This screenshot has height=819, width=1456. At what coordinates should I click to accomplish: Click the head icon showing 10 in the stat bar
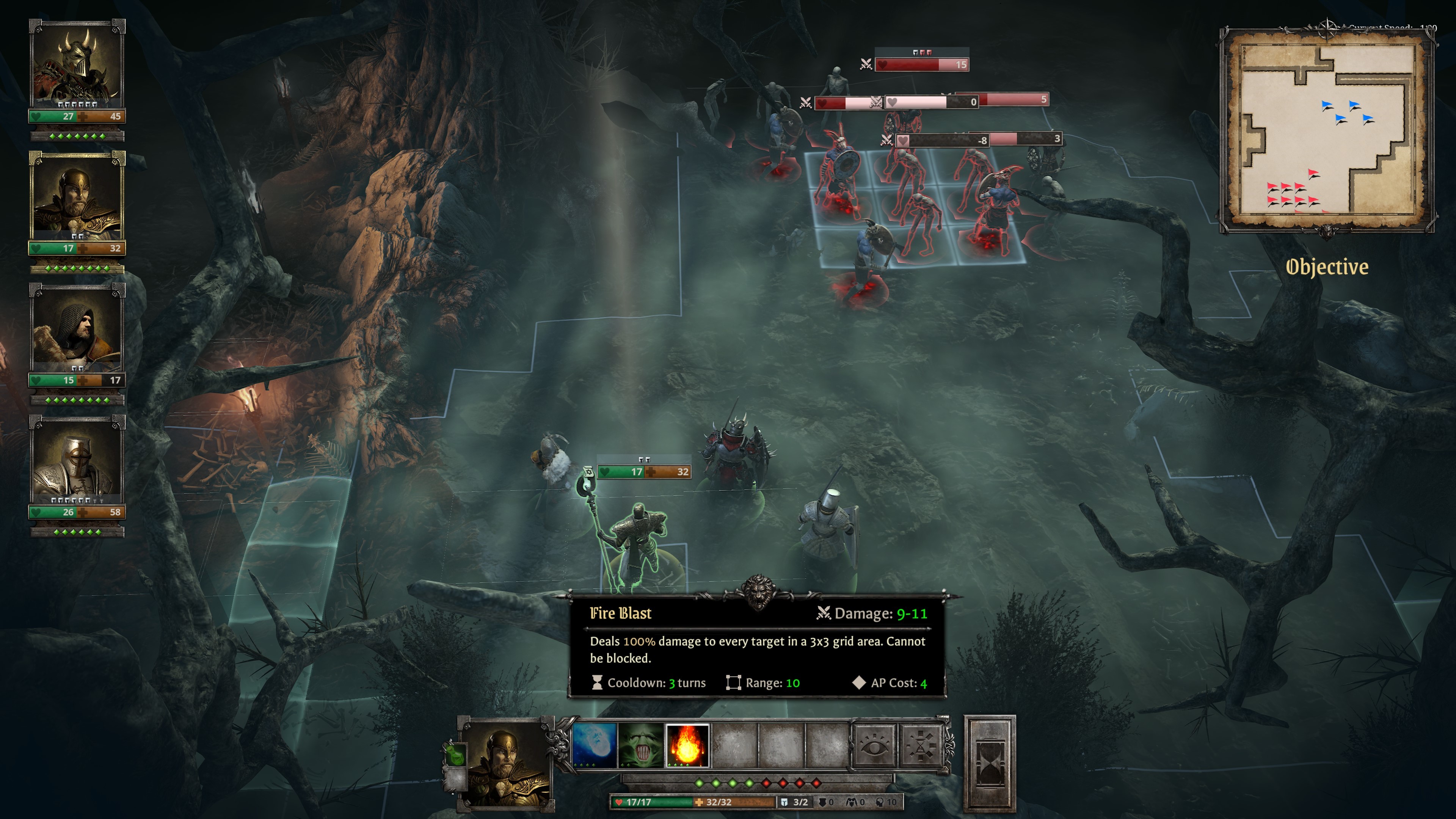(880, 802)
